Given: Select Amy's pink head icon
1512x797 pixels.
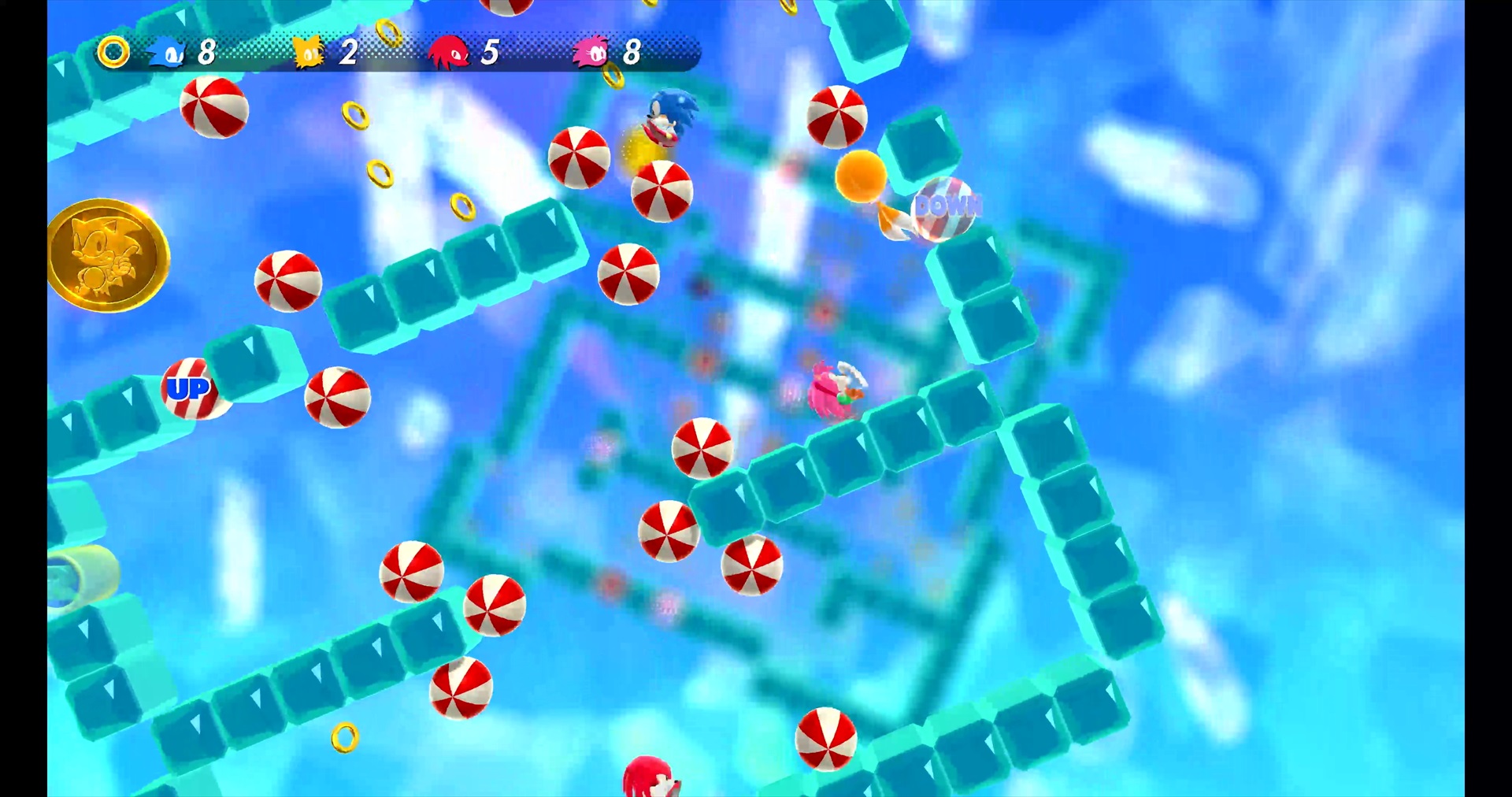Looking at the screenshot, I should (591, 53).
